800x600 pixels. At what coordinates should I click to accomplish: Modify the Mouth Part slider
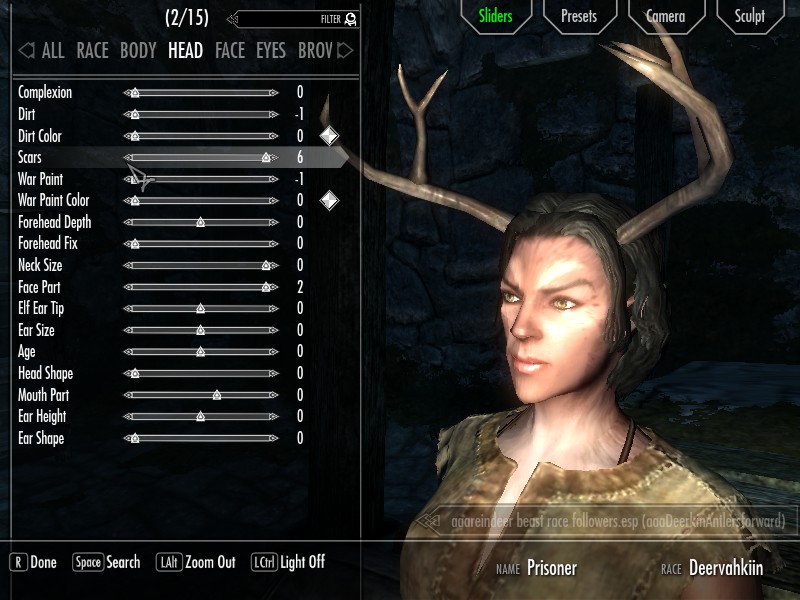200,395
